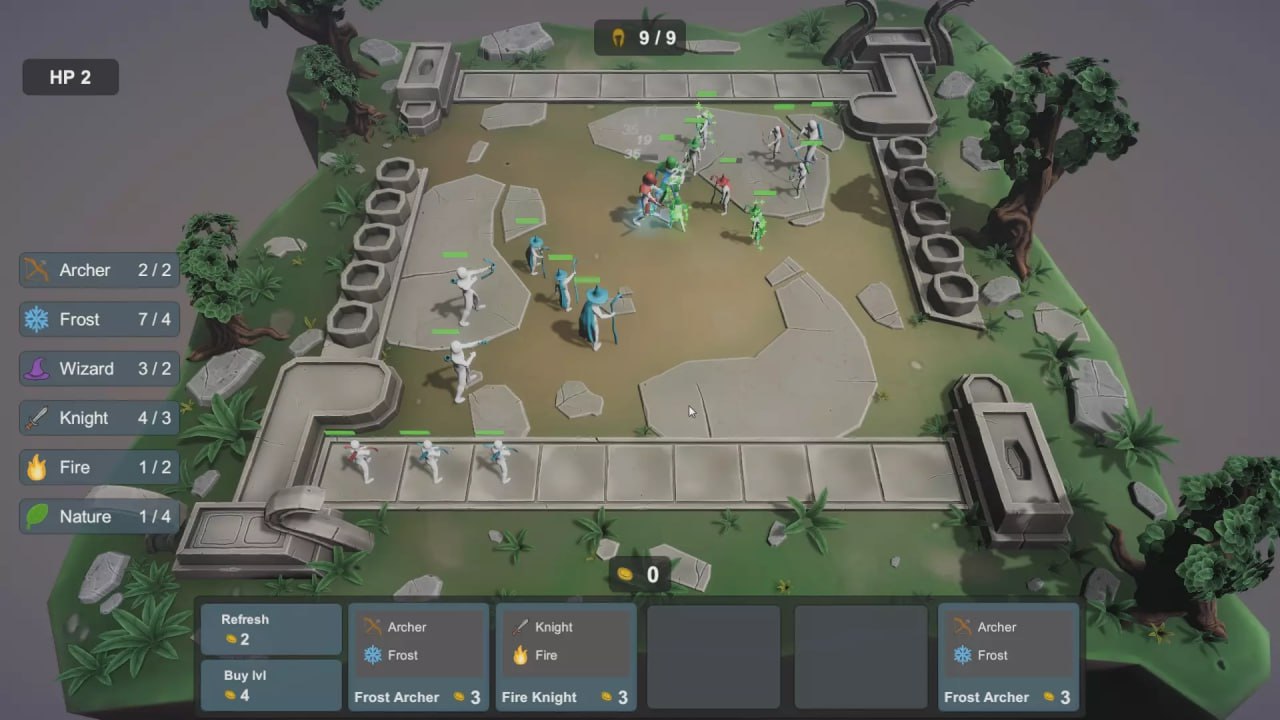This screenshot has width=1280, height=720.
Task: Buy the rightmost Frost Archer card
Action: [x=1008, y=657]
